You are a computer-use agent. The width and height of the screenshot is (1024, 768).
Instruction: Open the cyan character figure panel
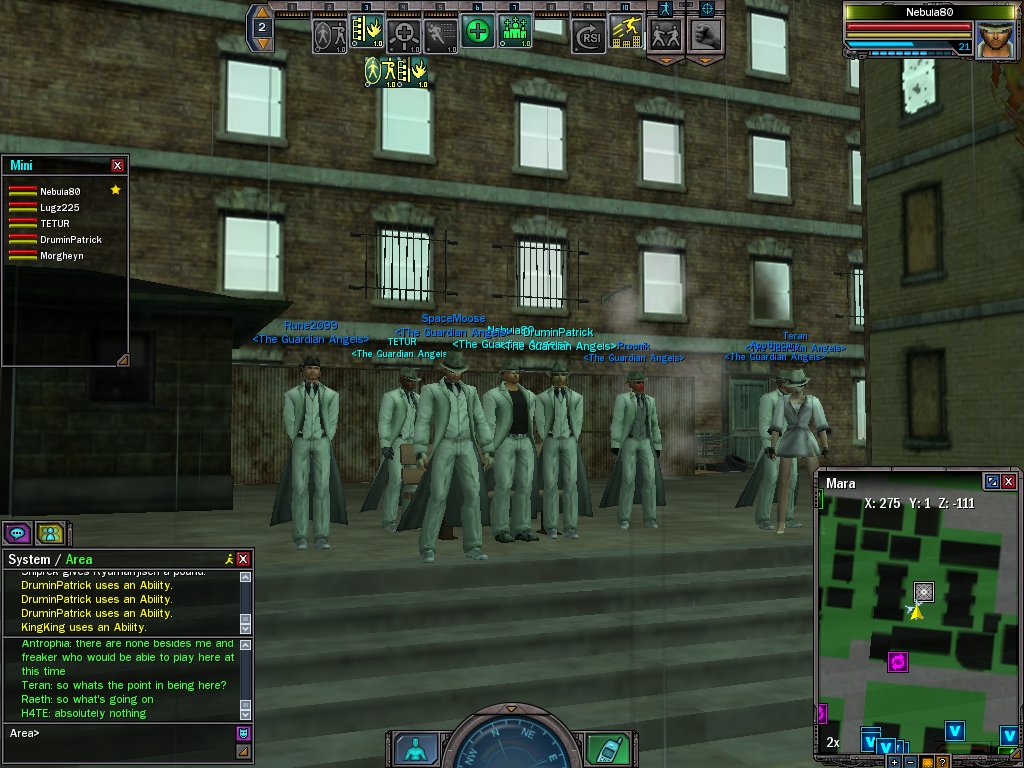[x=414, y=749]
